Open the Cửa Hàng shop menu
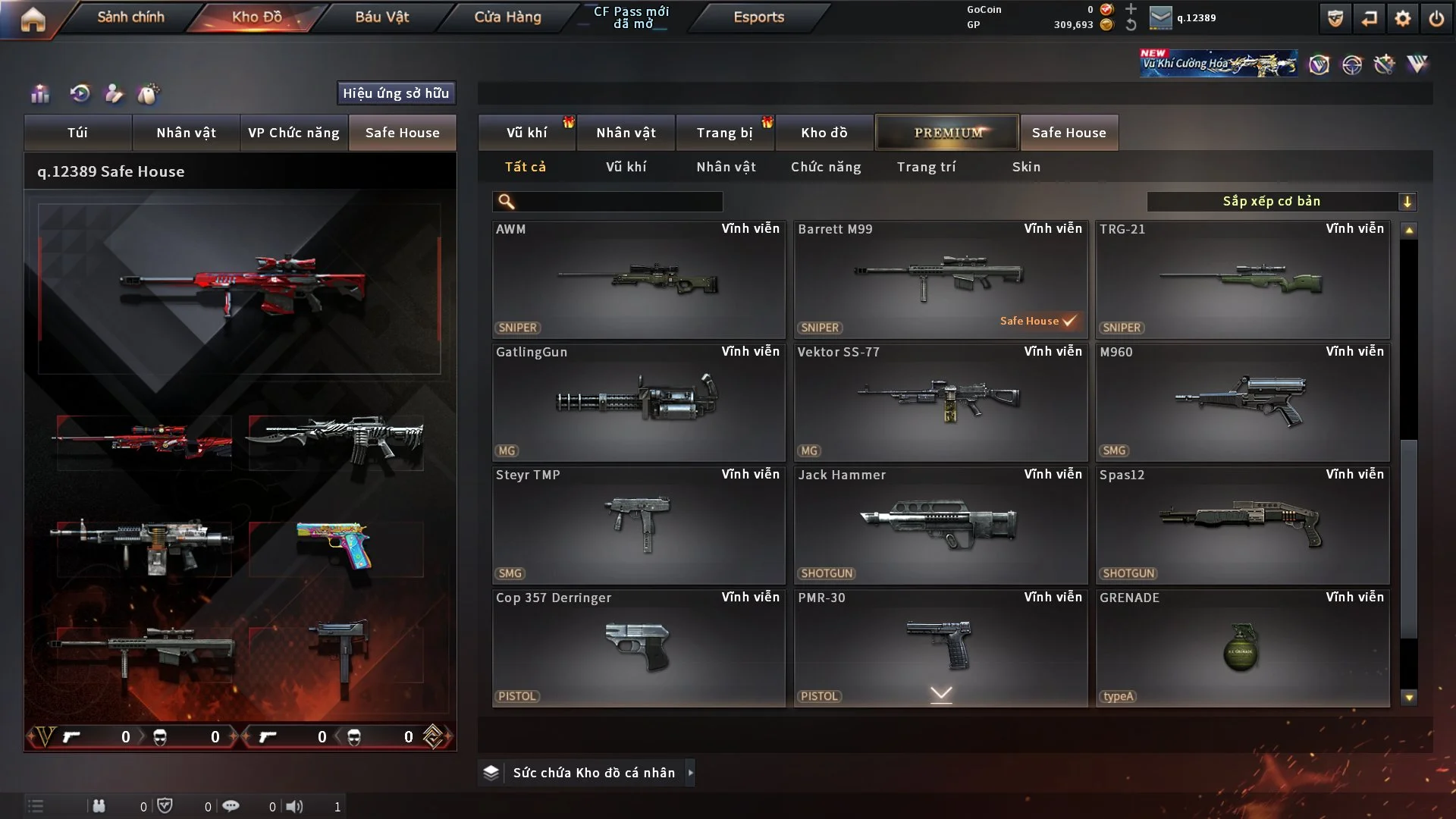 [507, 17]
